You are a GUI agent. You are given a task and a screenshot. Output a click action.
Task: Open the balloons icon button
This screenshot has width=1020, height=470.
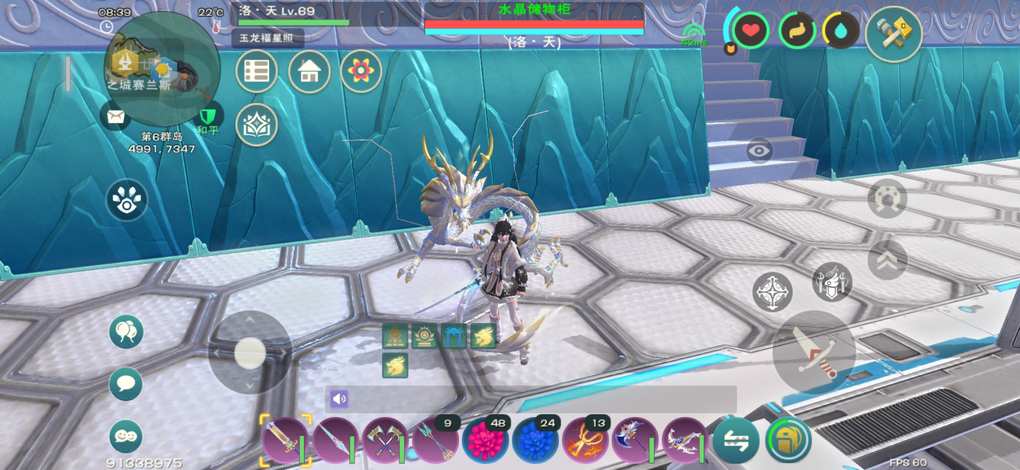pyautogui.click(x=126, y=332)
